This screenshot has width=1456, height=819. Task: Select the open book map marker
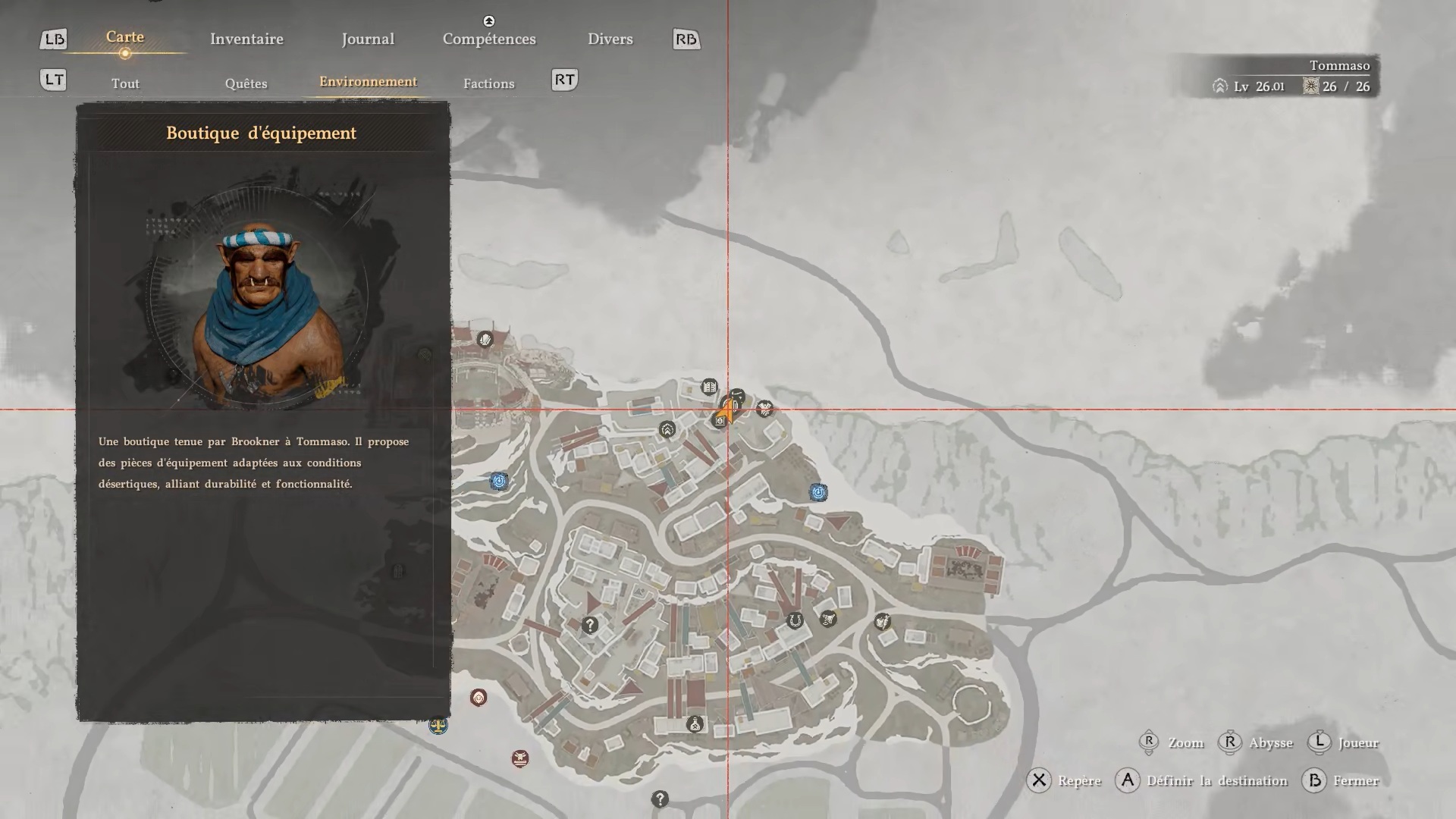709,388
